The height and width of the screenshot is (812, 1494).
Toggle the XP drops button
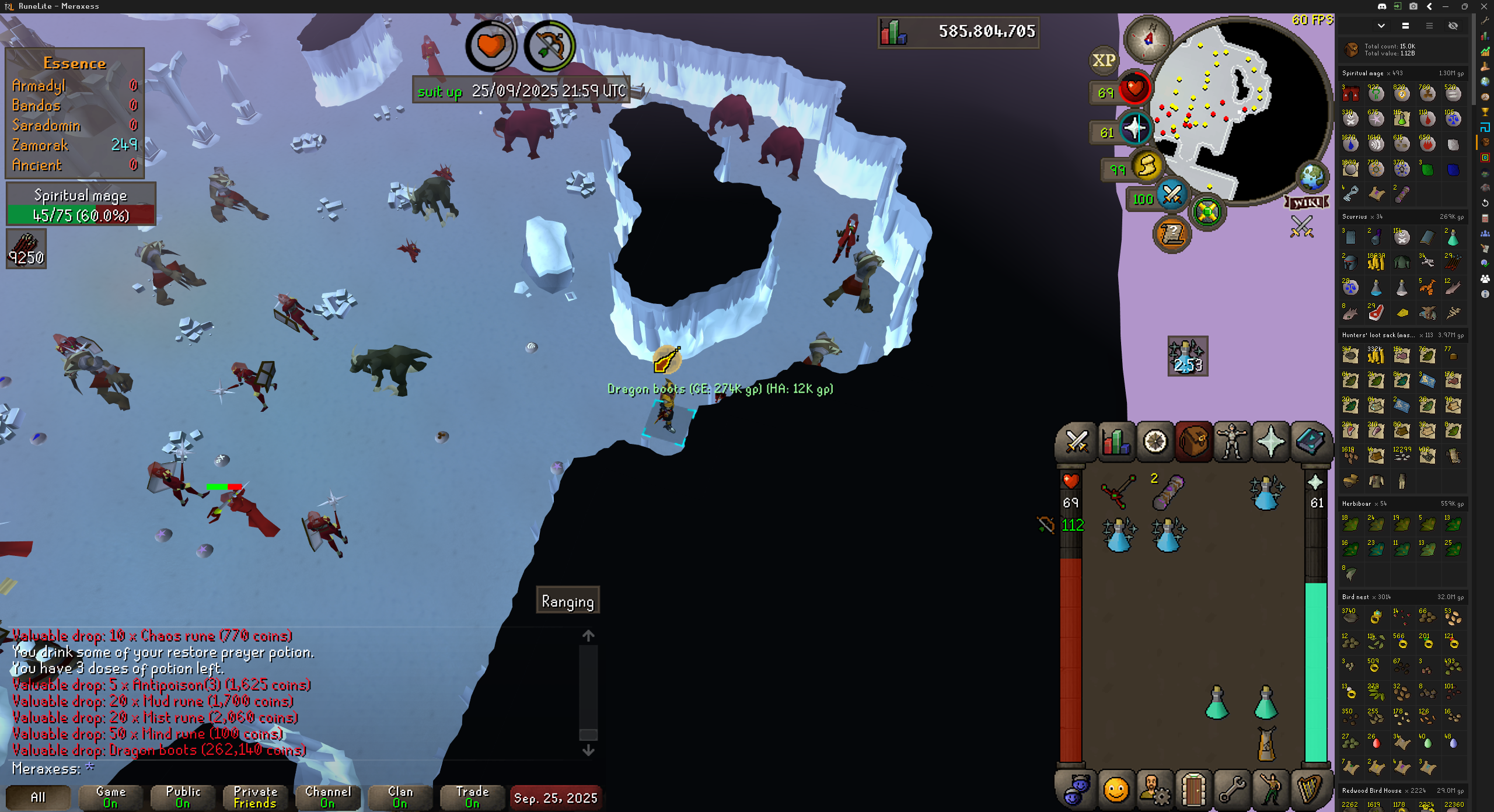click(x=1104, y=60)
